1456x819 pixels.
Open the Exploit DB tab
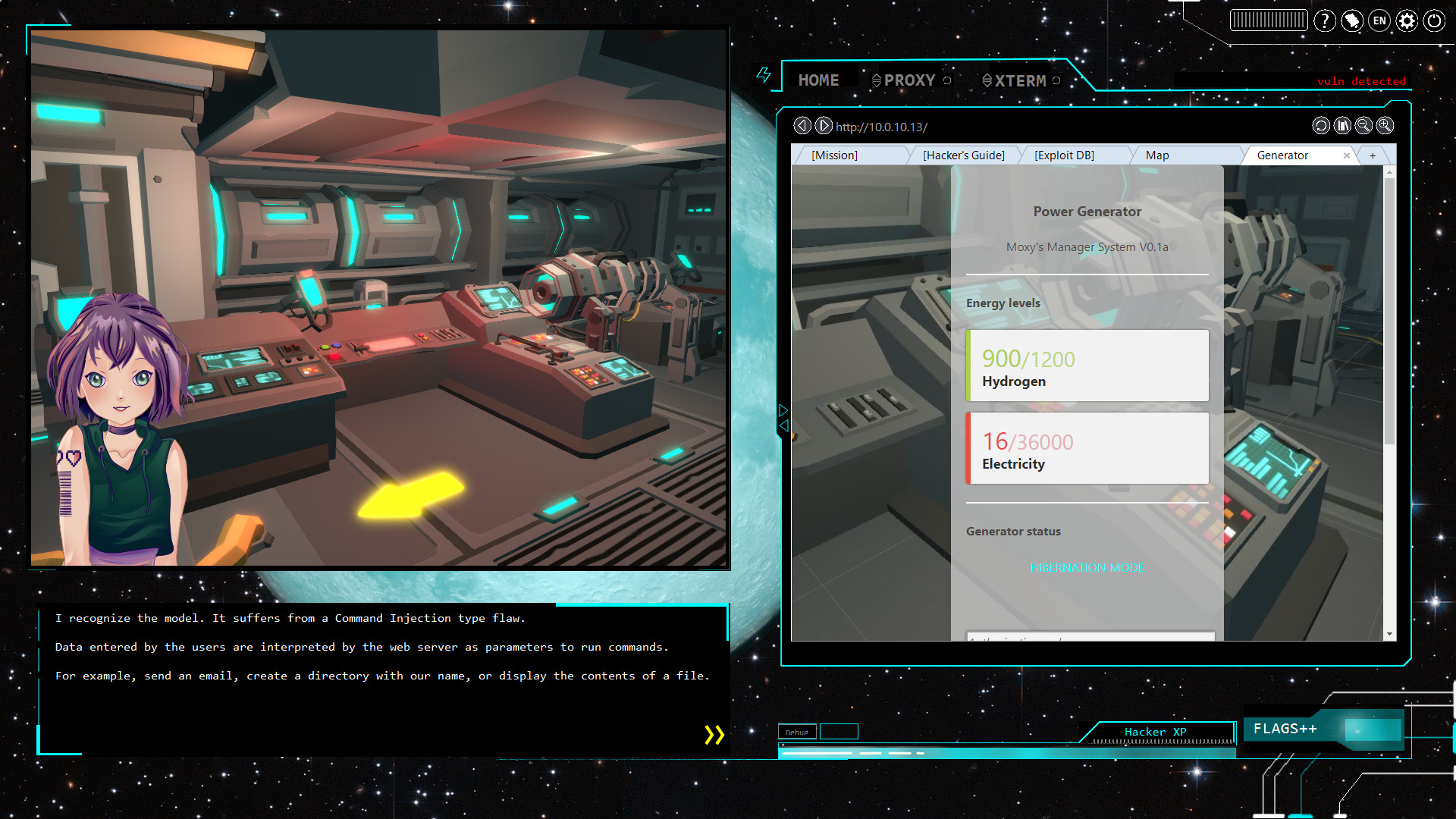coord(1064,155)
